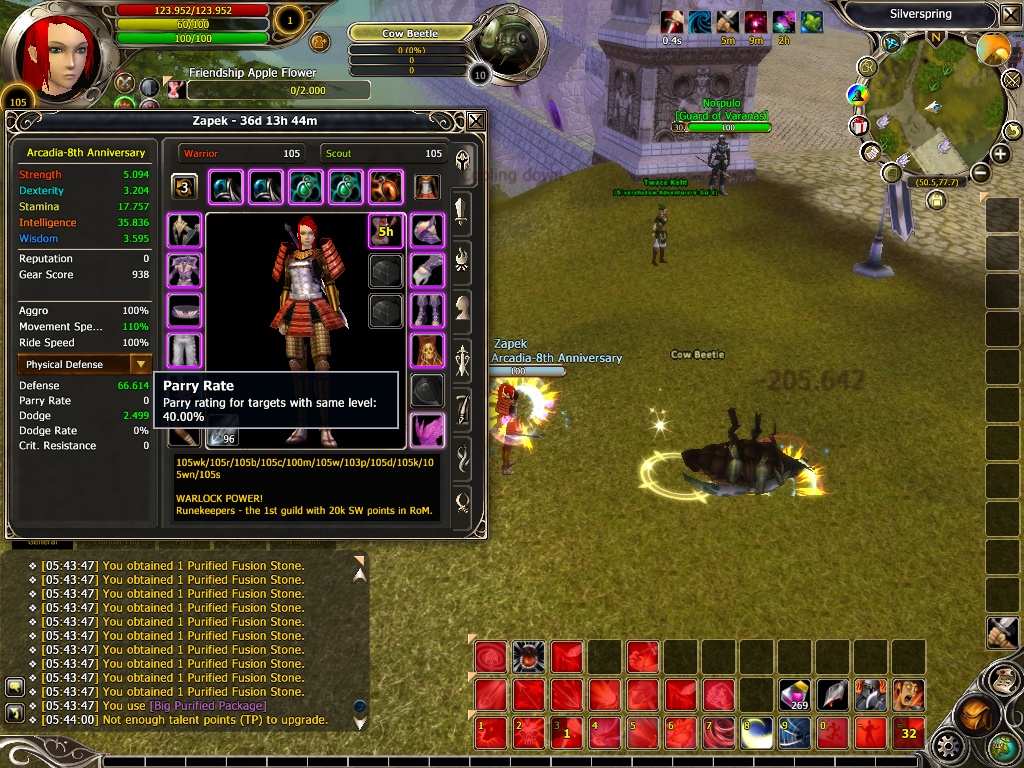Image resolution: width=1024 pixels, height=768 pixels.
Task: Click the Cow Beetle target portrait
Action: pyautogui.click(x=509, y=45)
